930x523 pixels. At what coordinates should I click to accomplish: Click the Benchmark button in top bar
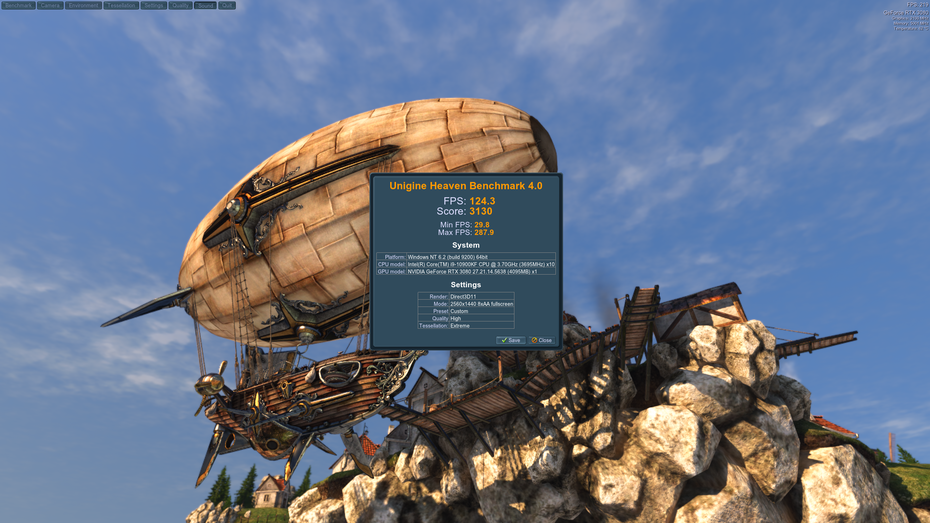[x=18, y=5]
